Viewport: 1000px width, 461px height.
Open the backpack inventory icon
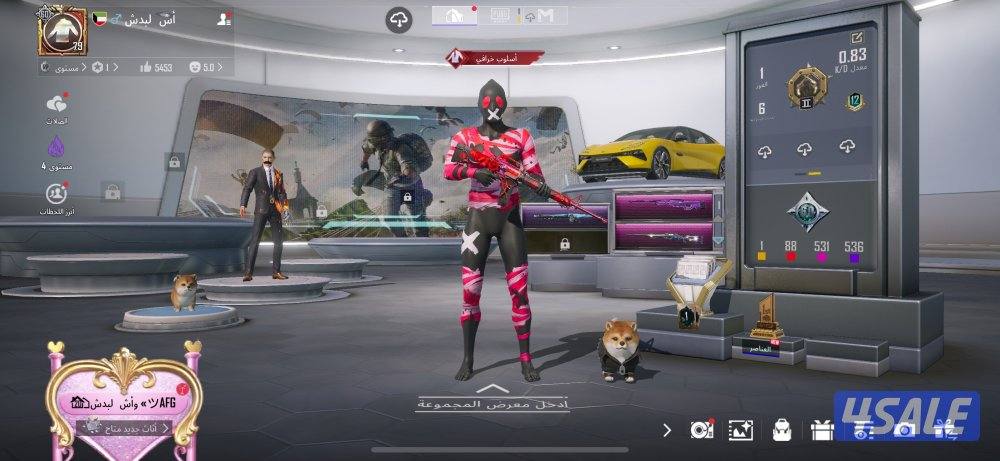pos(781,430)
